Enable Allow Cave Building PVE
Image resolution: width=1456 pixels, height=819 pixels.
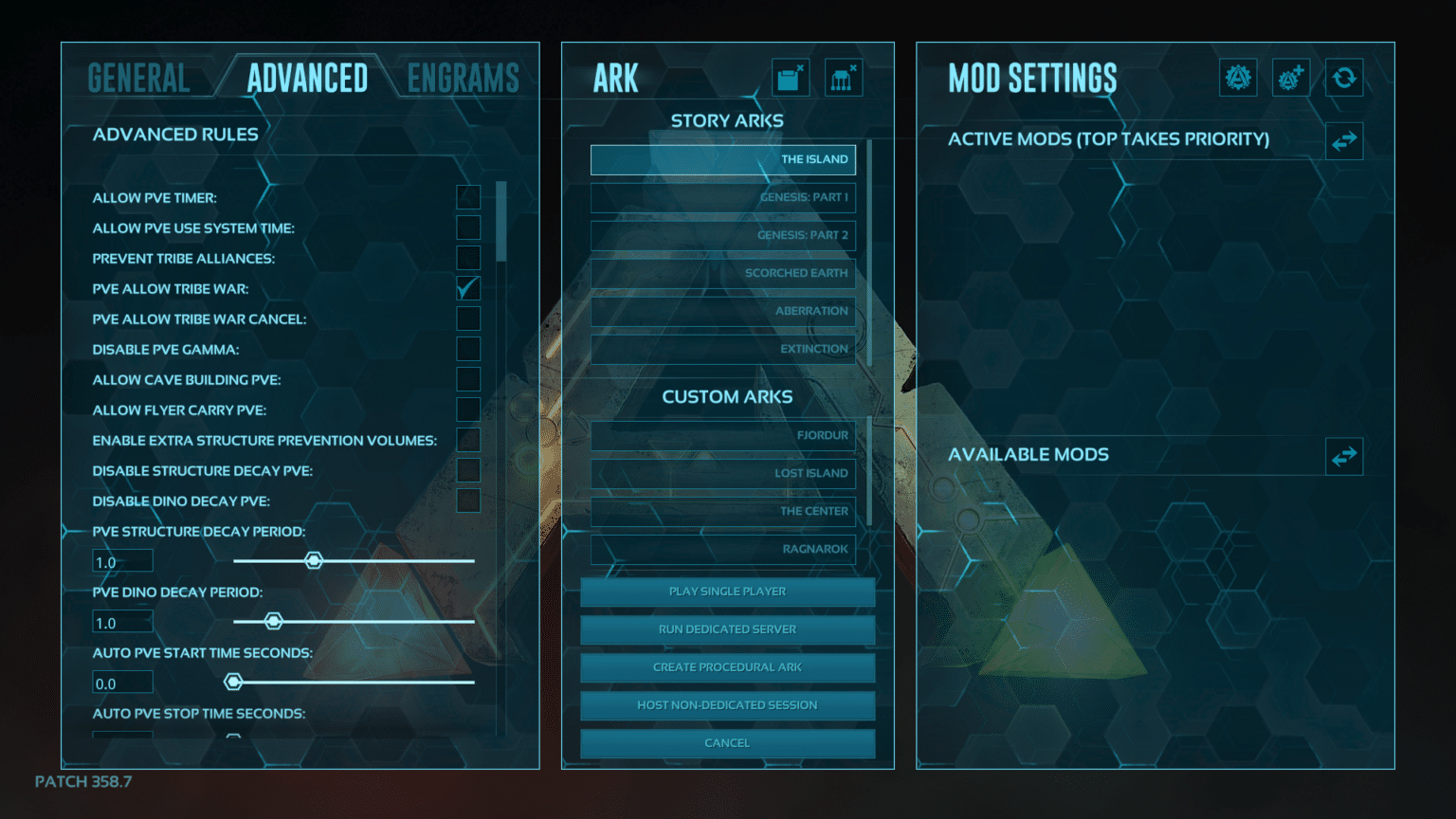tap(467, 378)
